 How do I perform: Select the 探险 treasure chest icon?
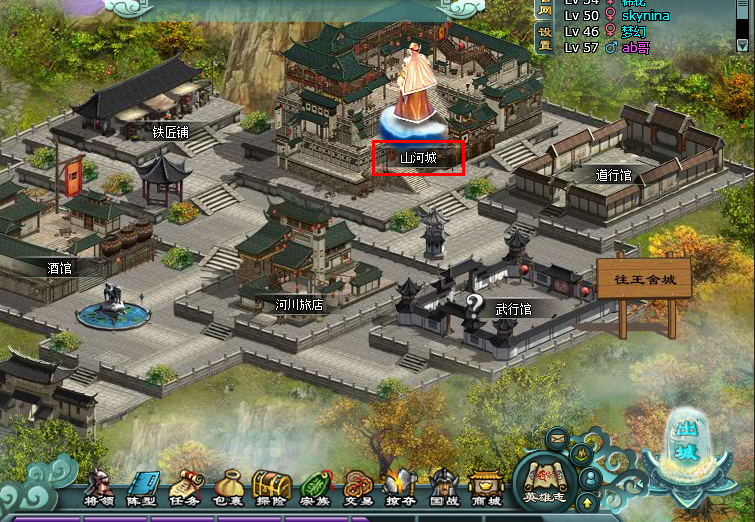[x=271, y=489]
